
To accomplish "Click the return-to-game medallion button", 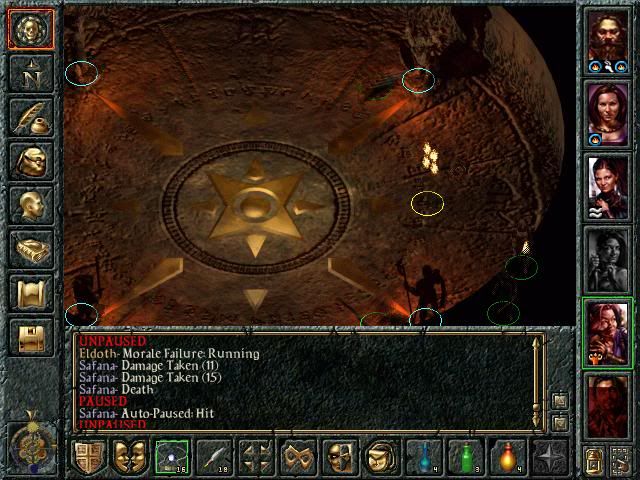I will (30, 29).
